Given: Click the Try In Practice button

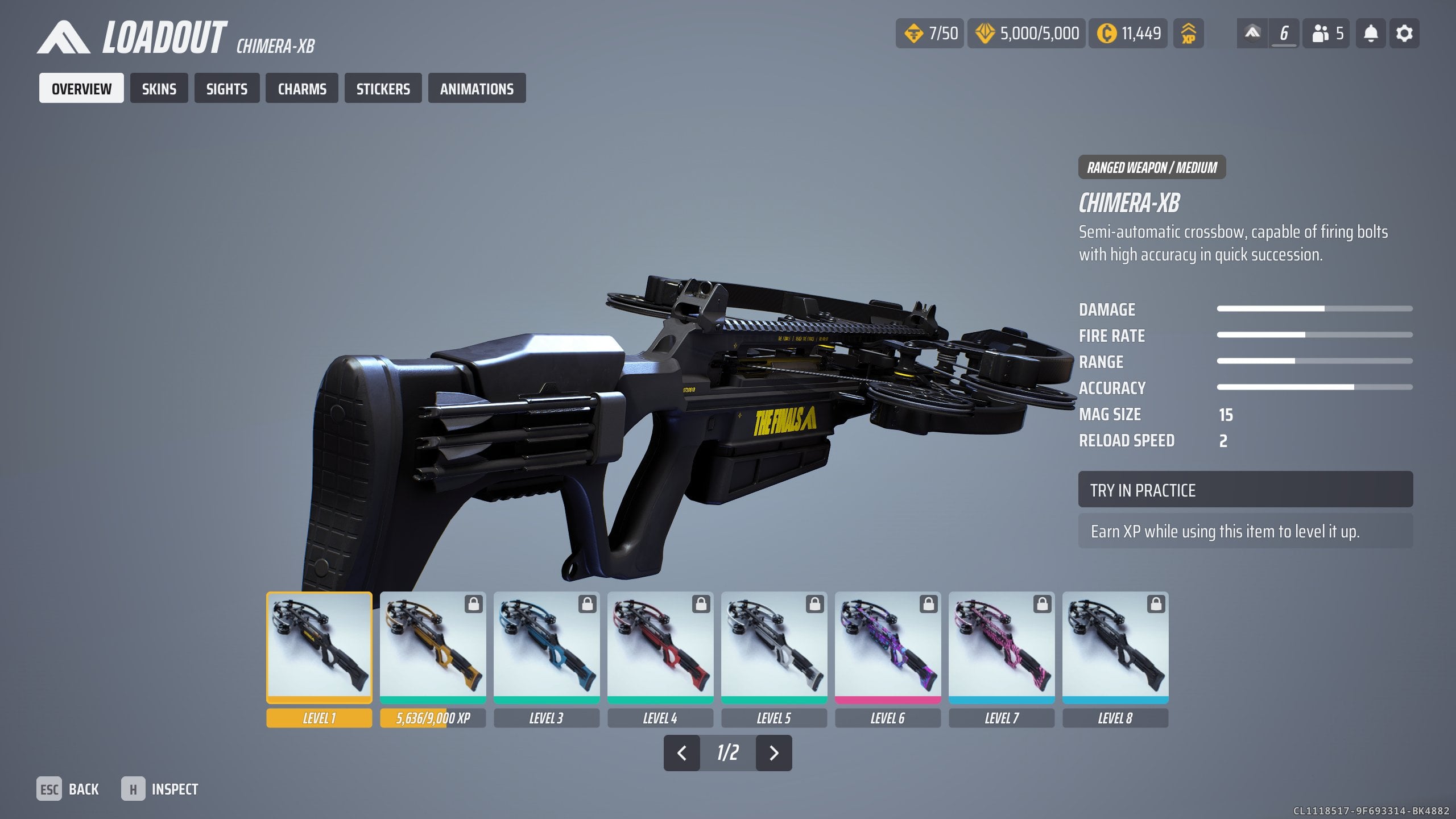Looking at the screenshot, I should point(1245,490).
